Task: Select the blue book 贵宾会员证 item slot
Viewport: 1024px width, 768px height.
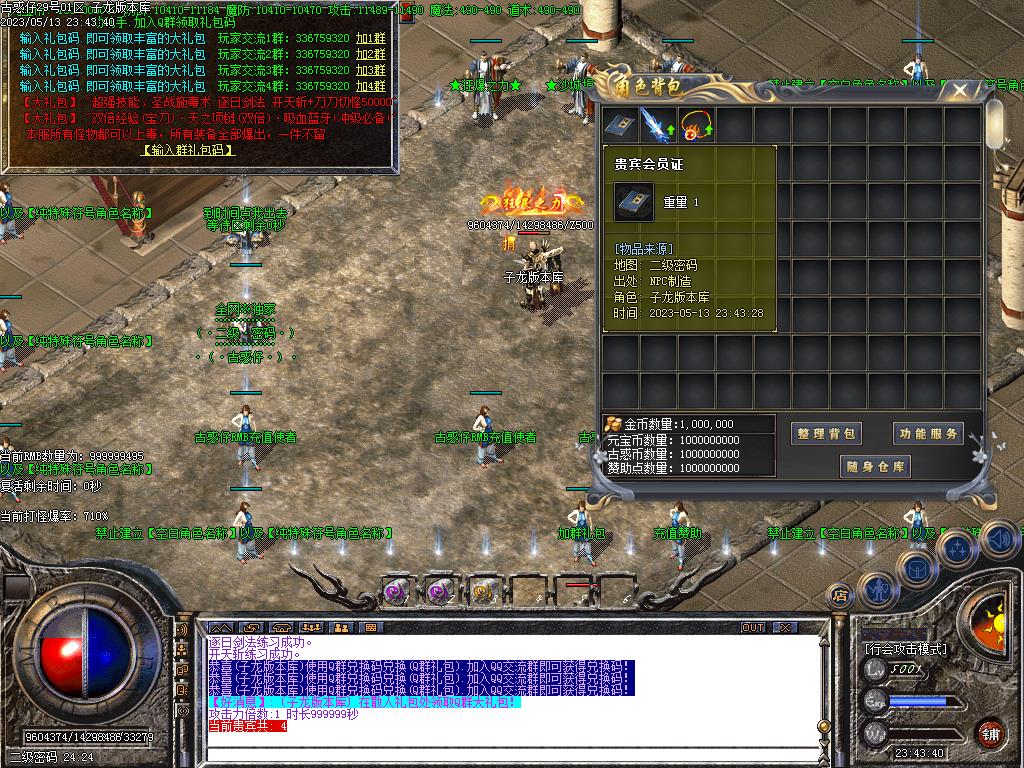Action: click(x=619, y=126)
